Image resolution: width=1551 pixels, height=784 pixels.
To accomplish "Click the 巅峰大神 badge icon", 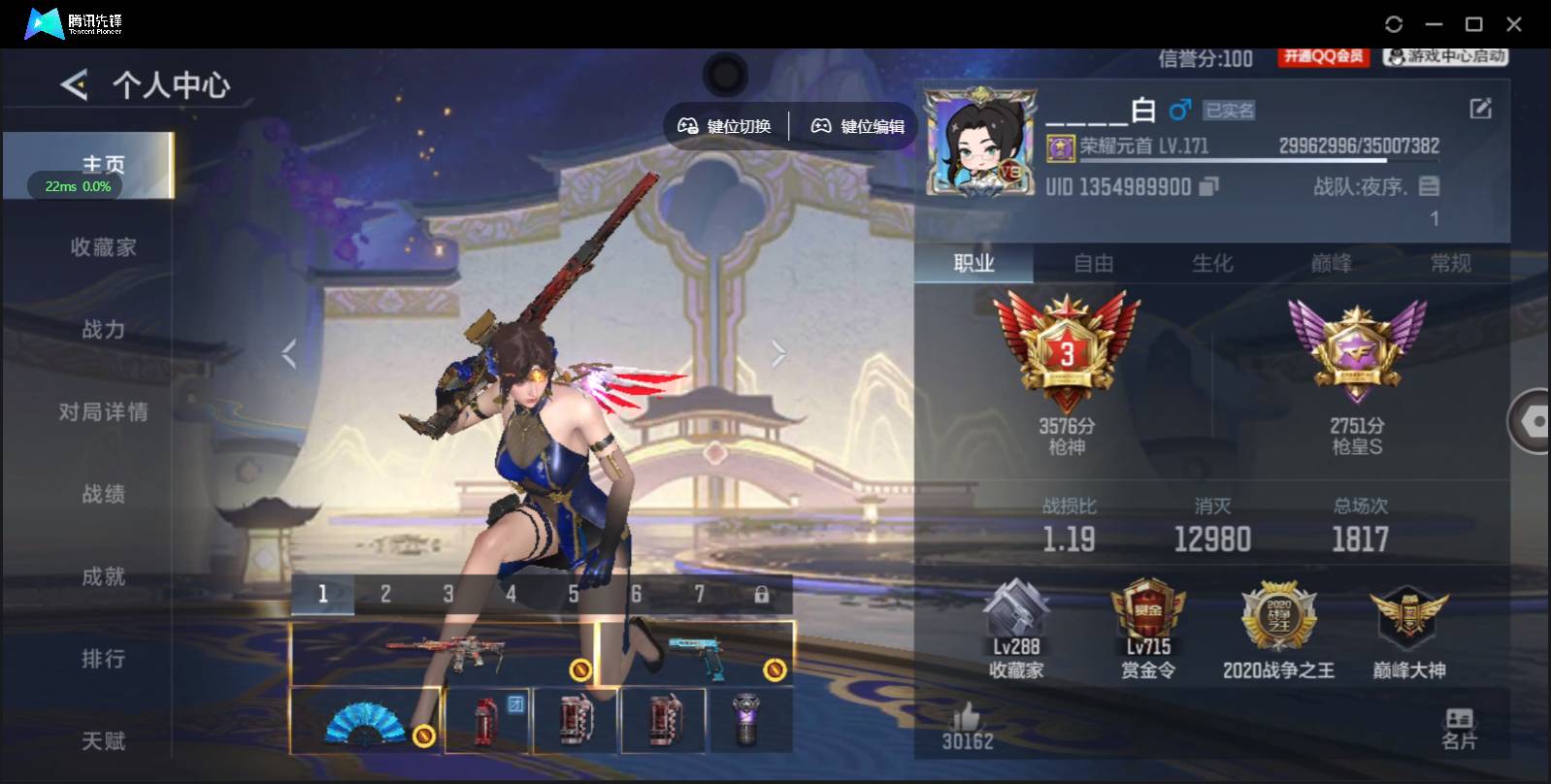I will (1407, 616).
